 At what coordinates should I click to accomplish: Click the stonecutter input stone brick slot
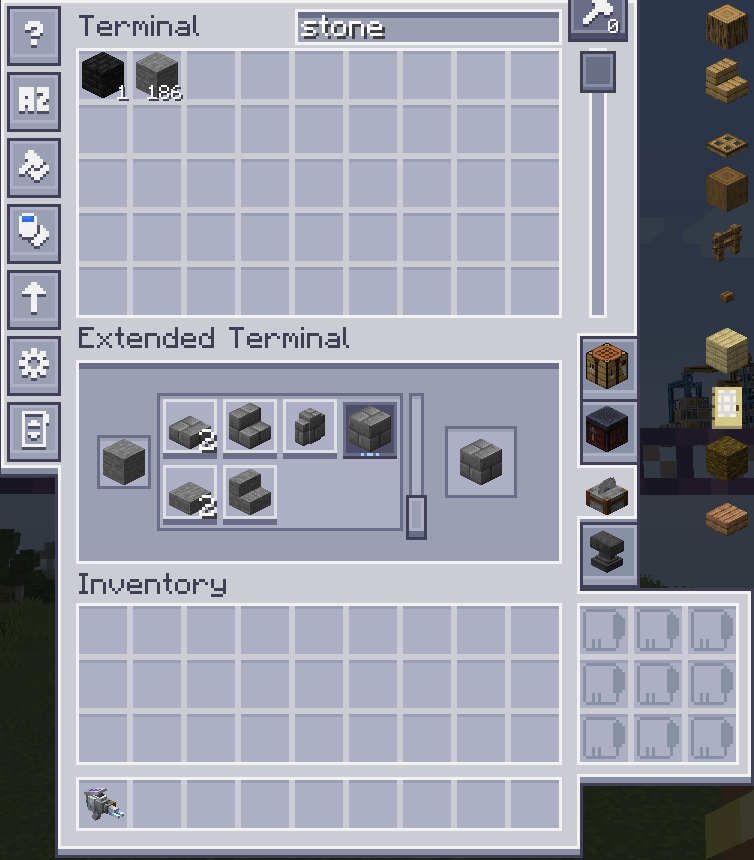pyautogui.click(x=124, y=462)
